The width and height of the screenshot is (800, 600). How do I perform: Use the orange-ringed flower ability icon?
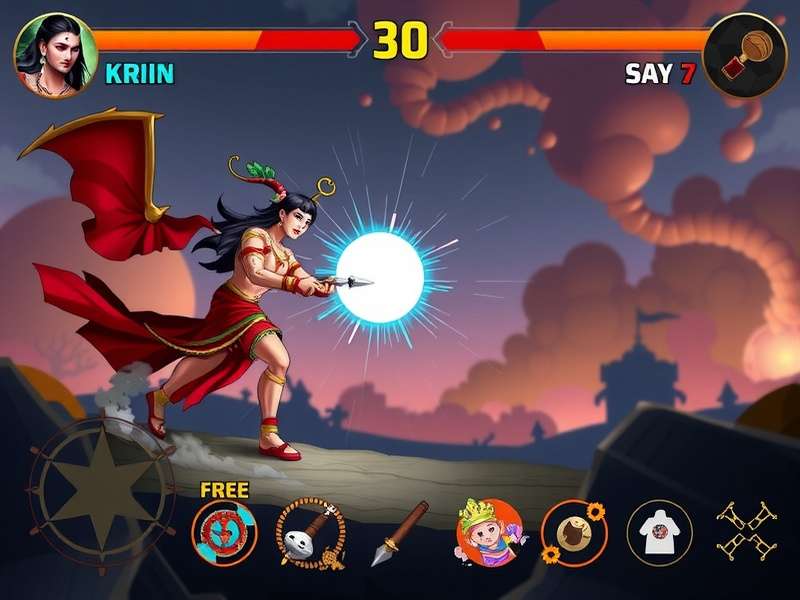tap(573, 532)
